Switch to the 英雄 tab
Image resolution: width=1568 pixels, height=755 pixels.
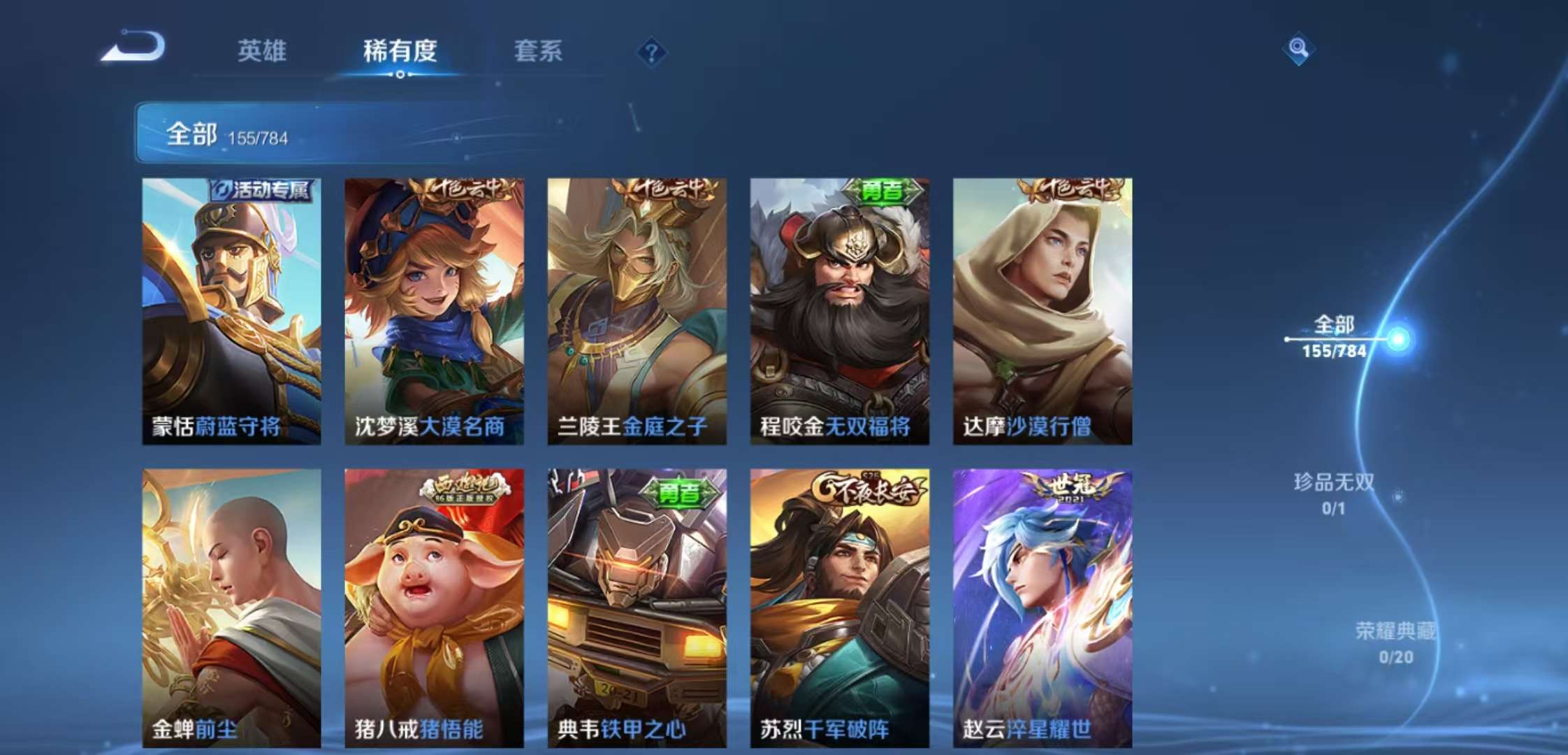coord(263,51)
